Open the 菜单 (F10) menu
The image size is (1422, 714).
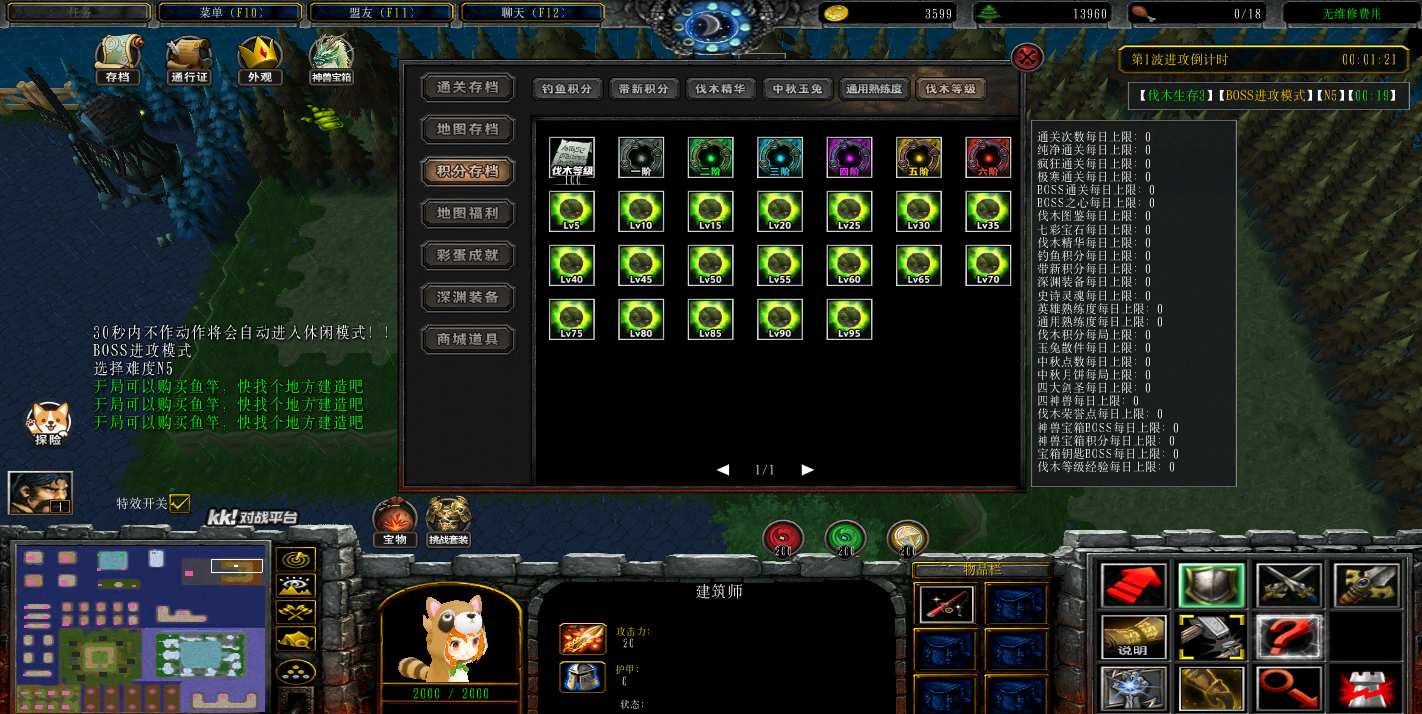230,14
